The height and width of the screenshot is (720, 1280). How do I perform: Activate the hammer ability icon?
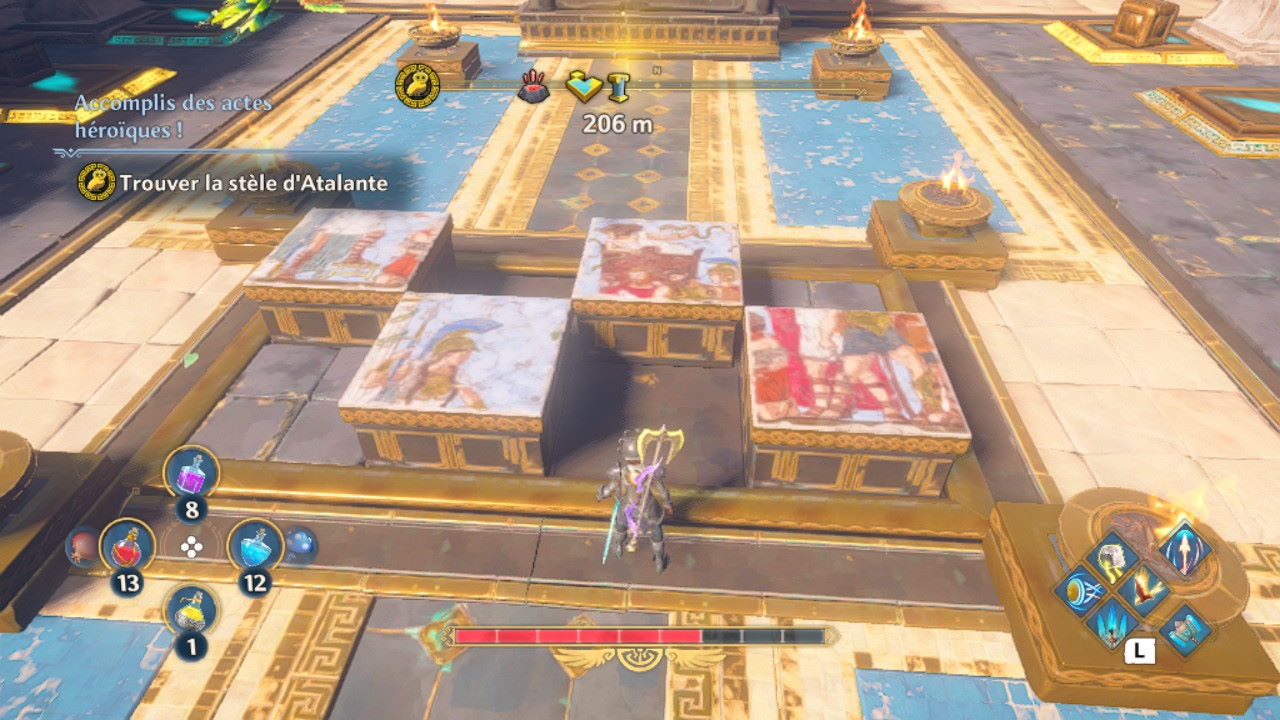click(1186, 631)
